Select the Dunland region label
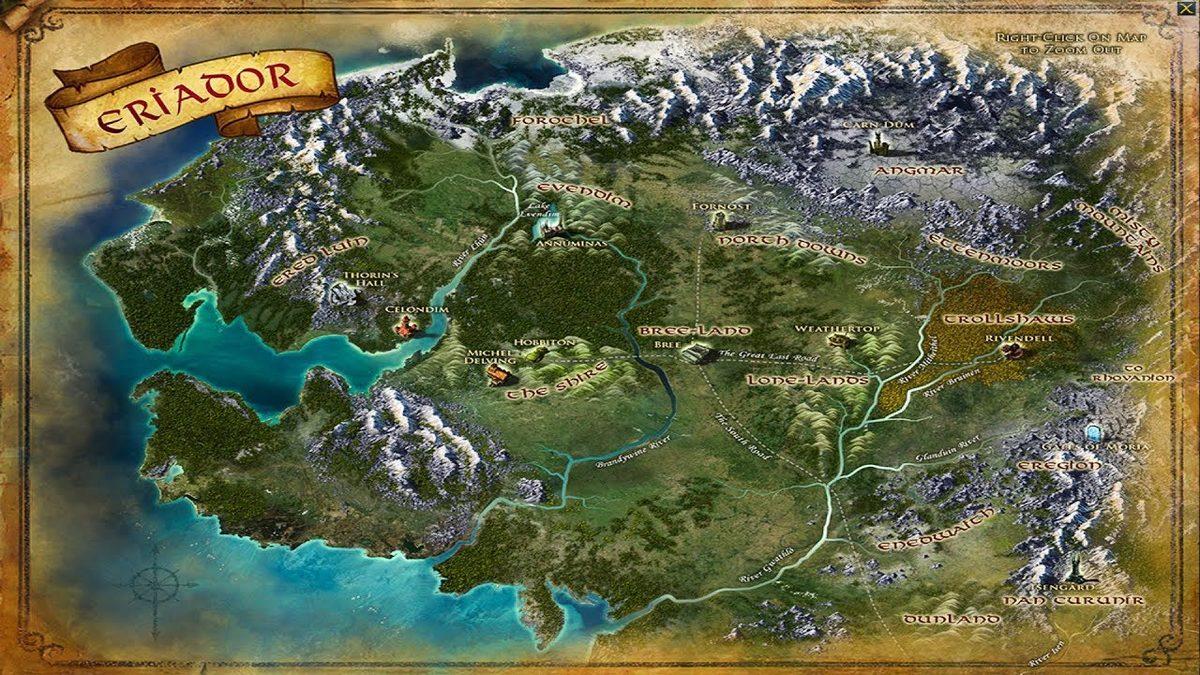The width and height of the screenshot is (1200, 675). point(951,620)
